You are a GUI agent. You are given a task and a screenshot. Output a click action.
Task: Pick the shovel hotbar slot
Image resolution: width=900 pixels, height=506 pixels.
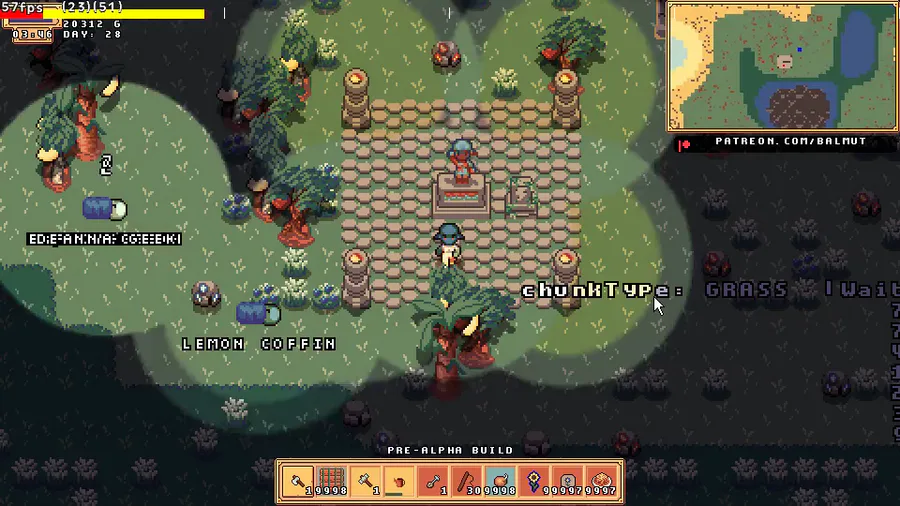click(x=433, y=481)
